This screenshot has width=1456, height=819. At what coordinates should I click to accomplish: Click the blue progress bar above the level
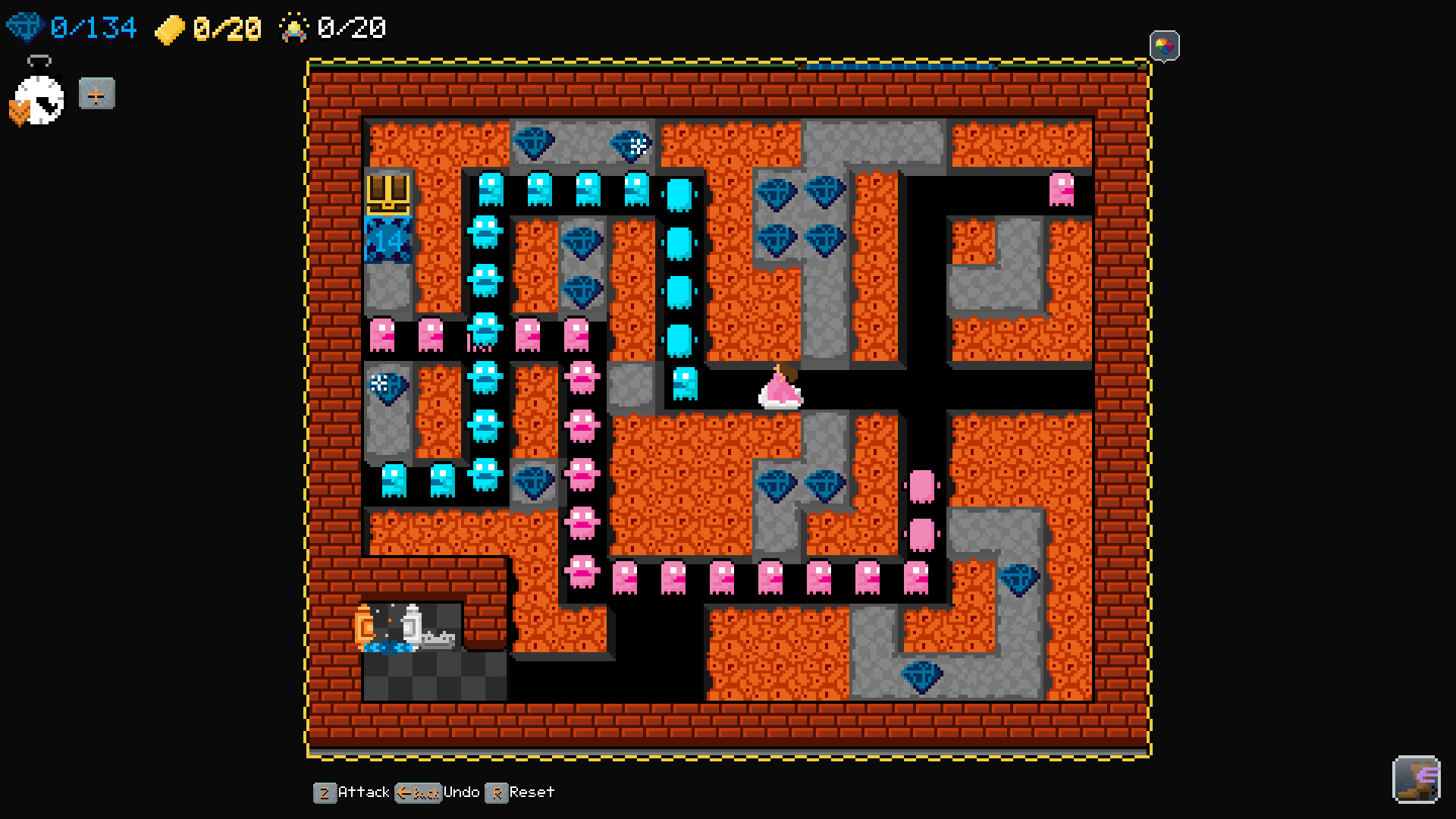902,67
